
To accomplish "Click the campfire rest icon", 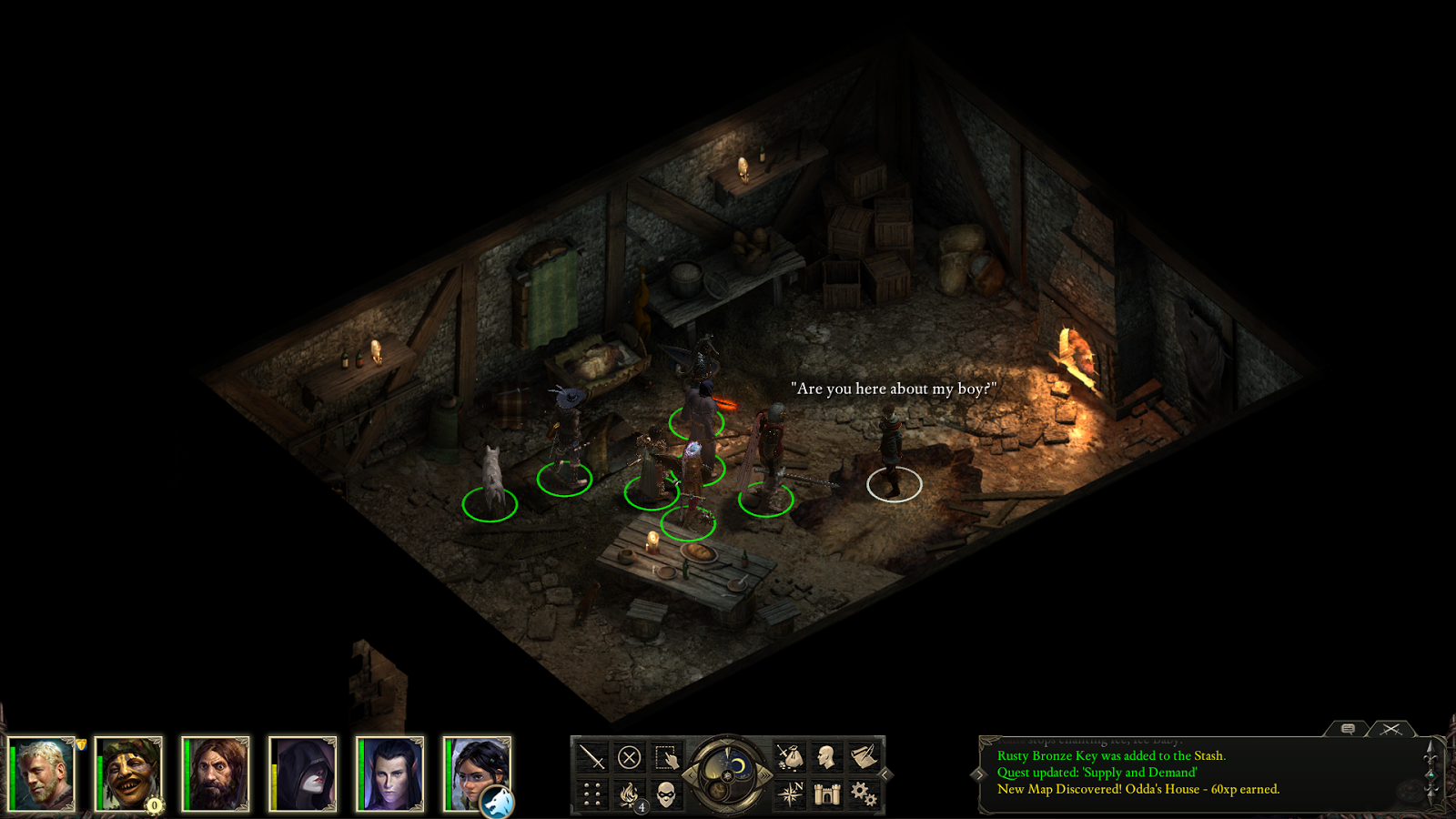I will [x=630, y=794].
